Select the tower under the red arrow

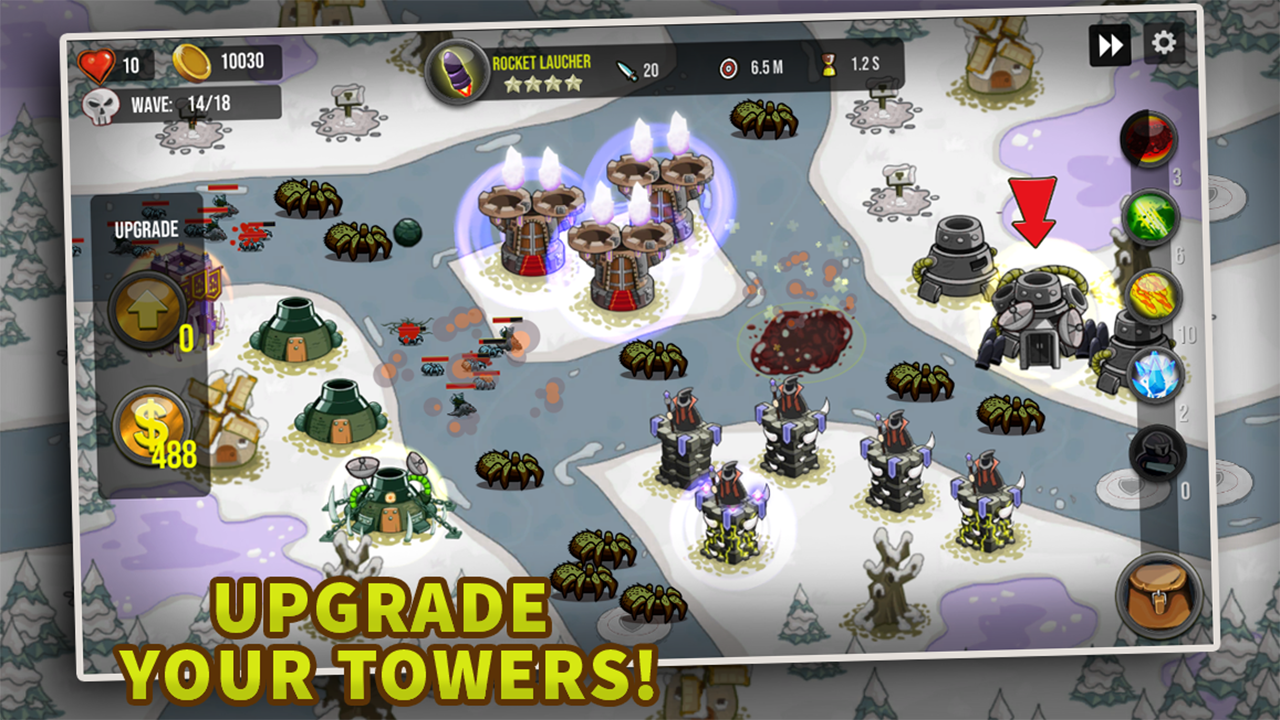click(1037, 310)
